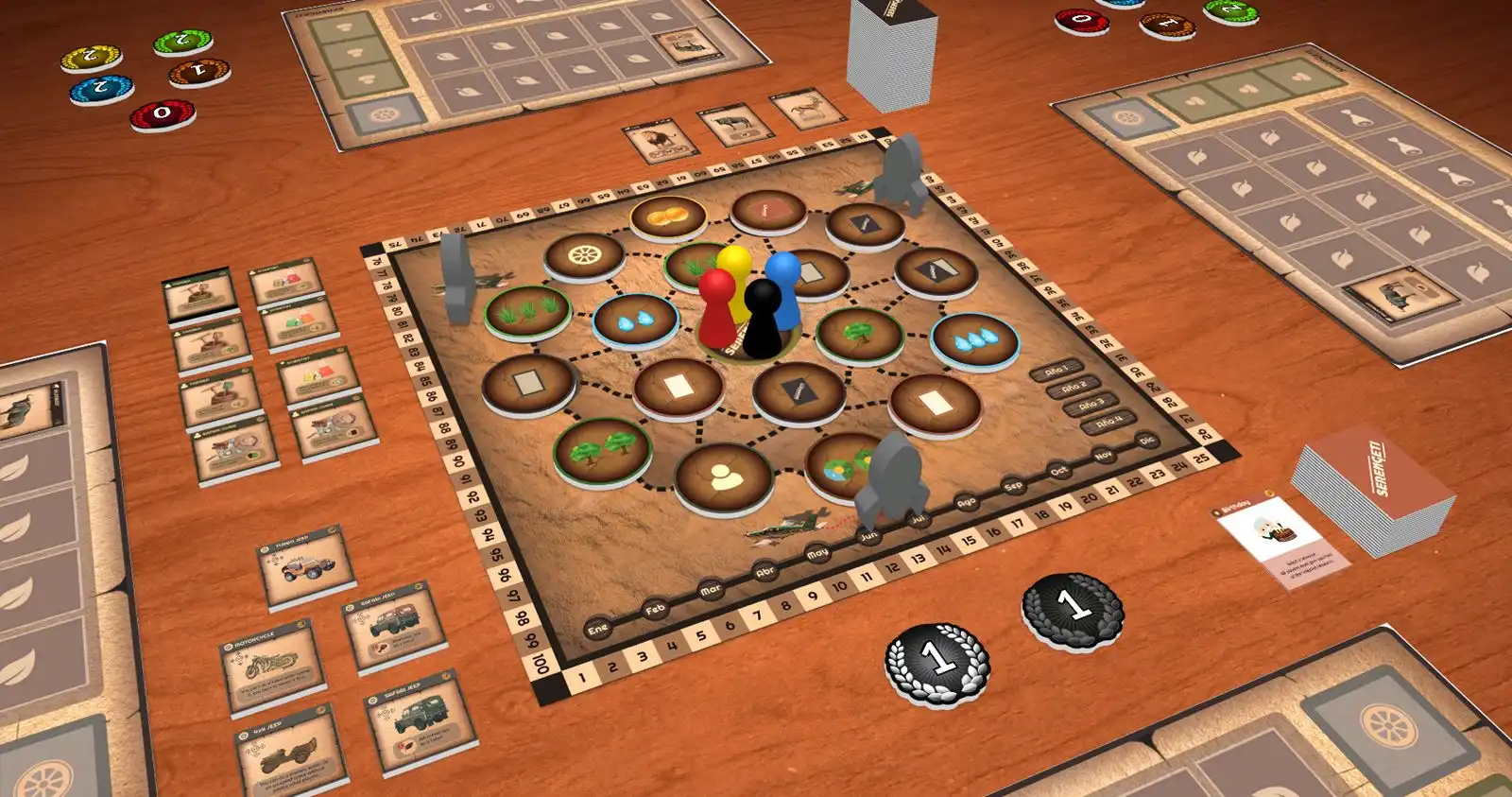Select the black player pawn

tap(763, 317)
